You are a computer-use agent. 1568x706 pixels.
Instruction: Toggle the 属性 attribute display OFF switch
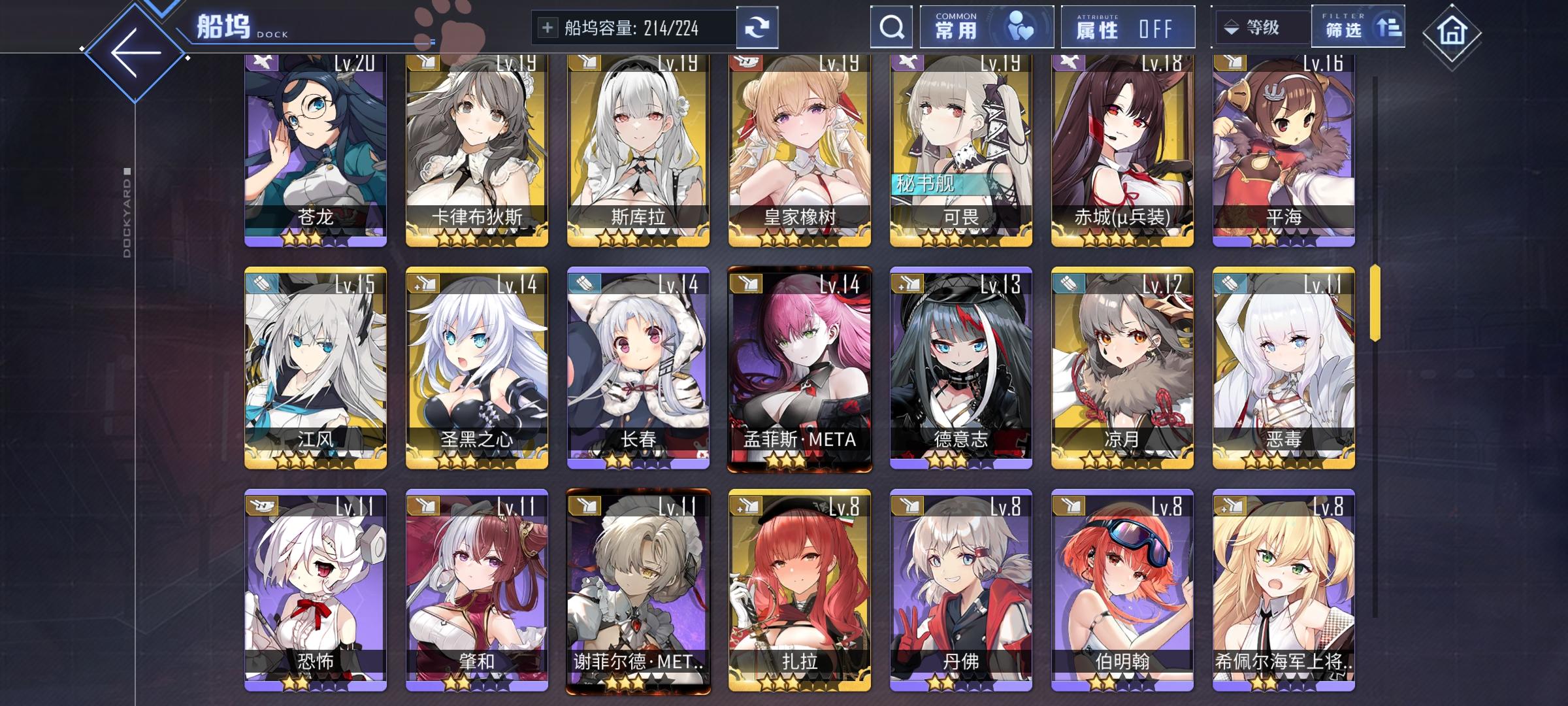[x=1127, y=27]
